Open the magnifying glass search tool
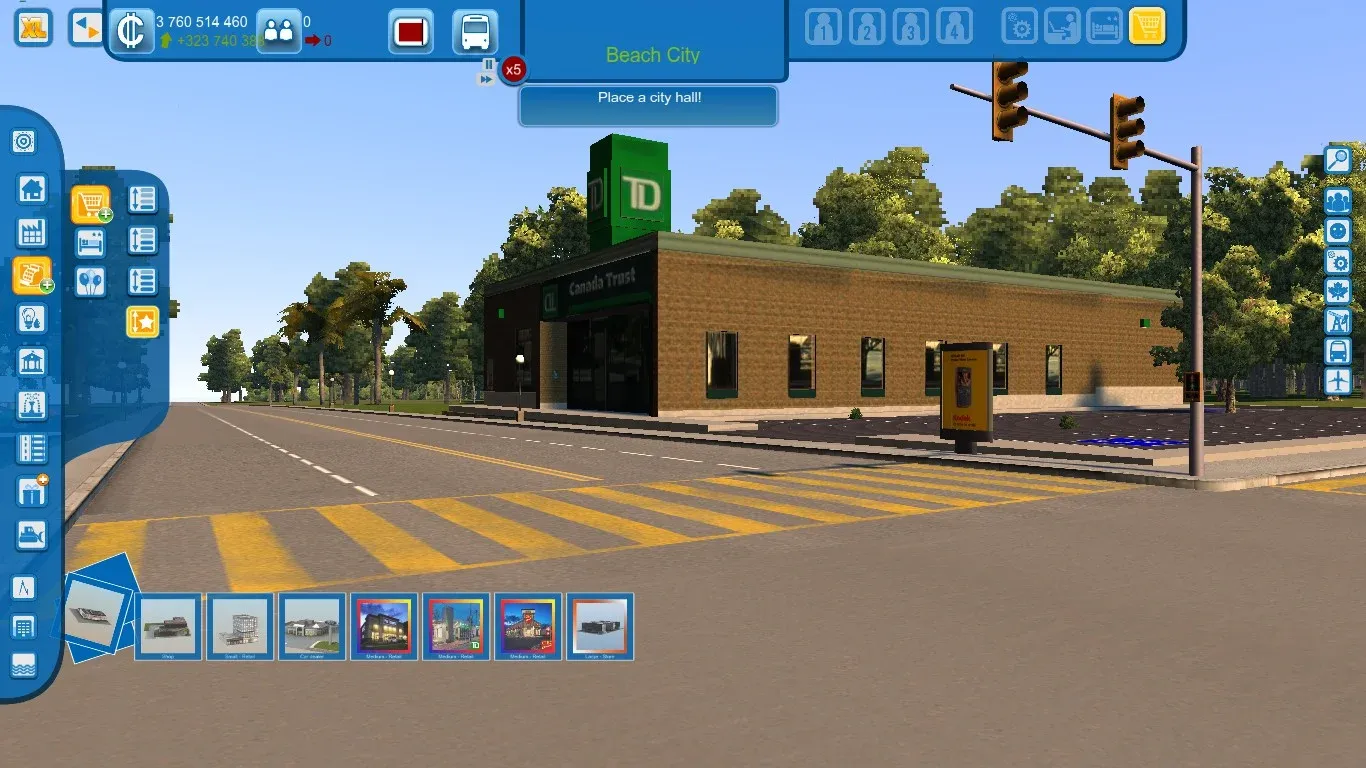Image resolution: width=1366 pixels, height=768 pixels. pos(1337,160)
